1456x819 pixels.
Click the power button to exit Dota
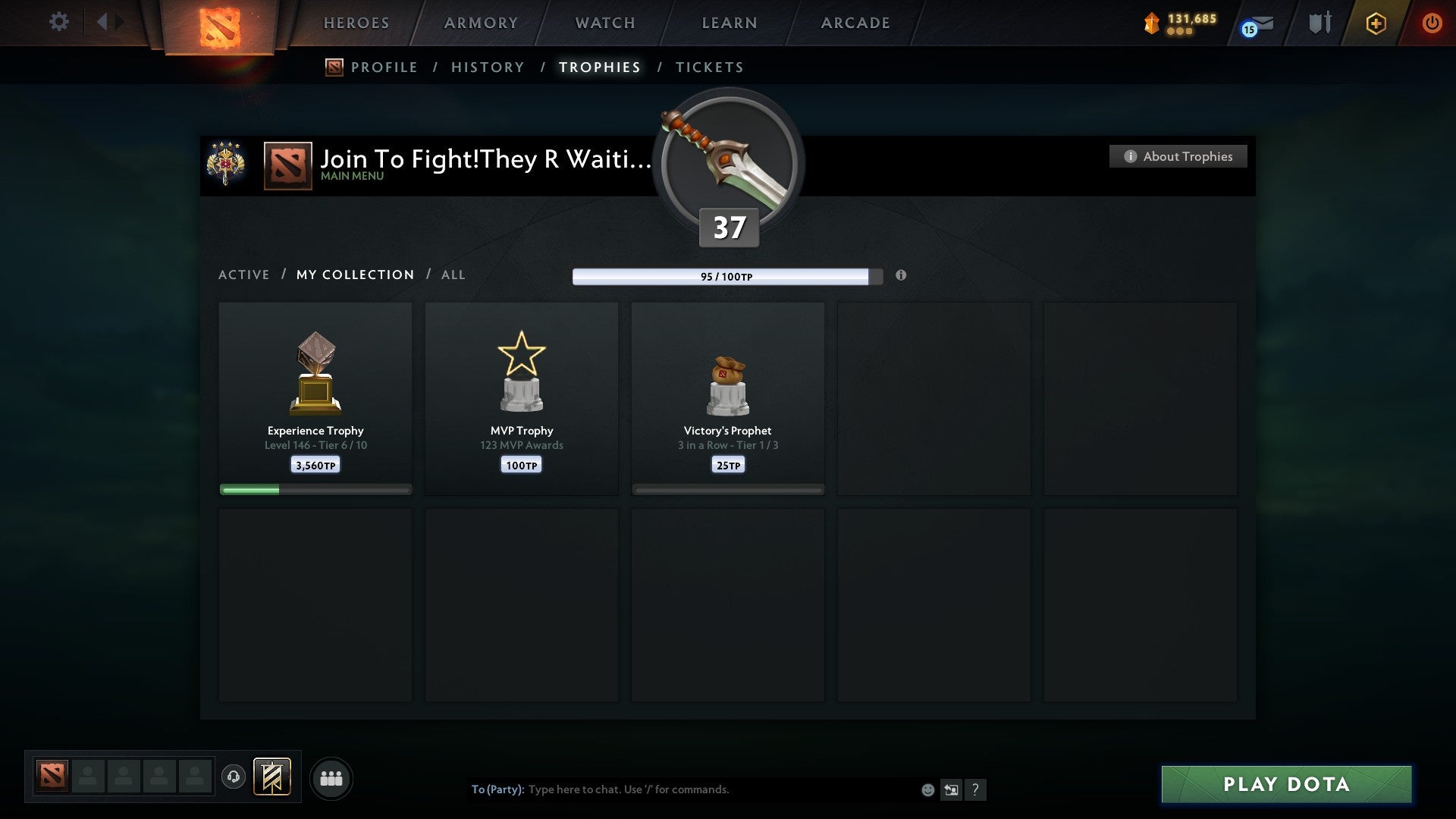(1432, 23)
